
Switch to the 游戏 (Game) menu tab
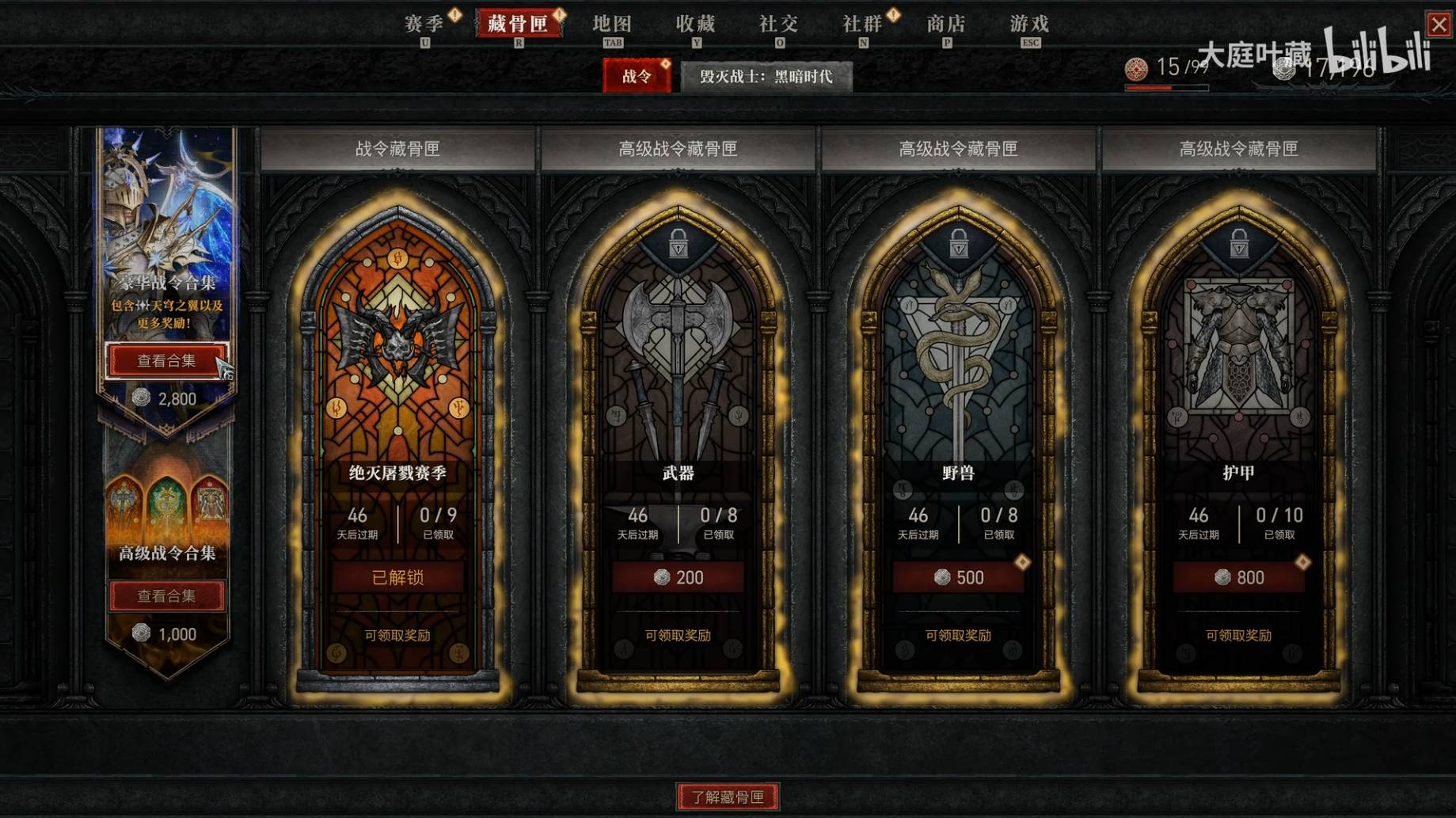click(x=1029, y=25)
